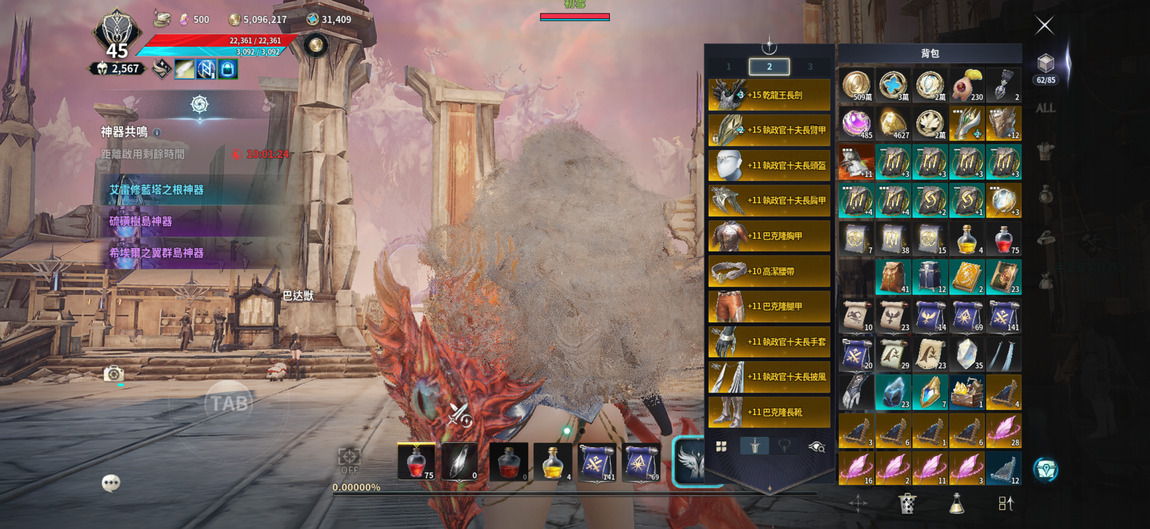Close the backpack panel with the X
Viewport: 1150px width, 529px height.
[x=1044, y=25]
